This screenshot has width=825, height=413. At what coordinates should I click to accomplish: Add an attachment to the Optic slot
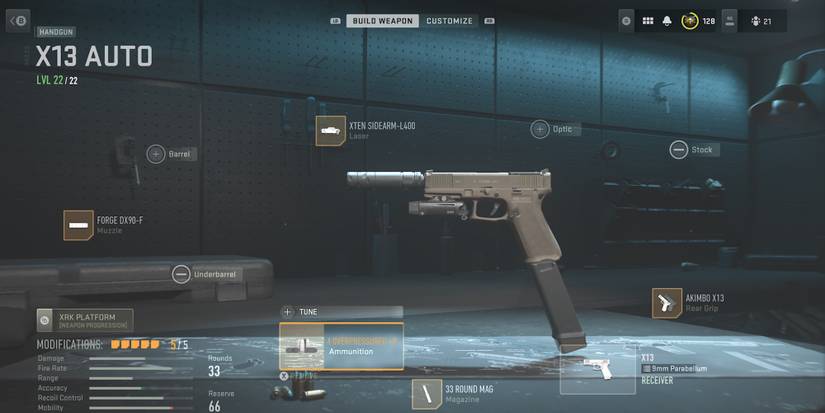(x=540, y=129)
